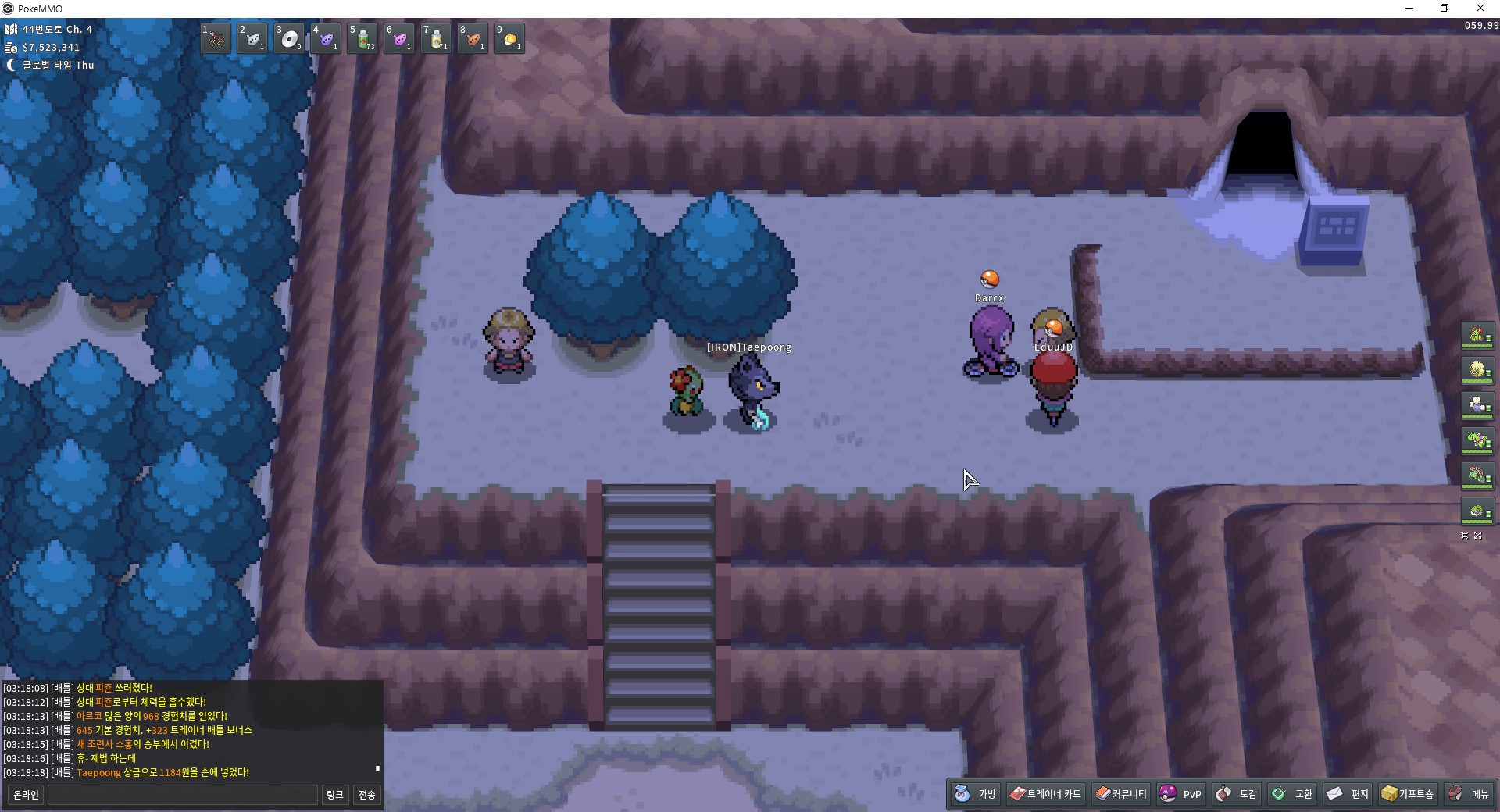The image size is (1500, 812).
Task: Open the PvP menu
Action: click(x=1180, y=794)
